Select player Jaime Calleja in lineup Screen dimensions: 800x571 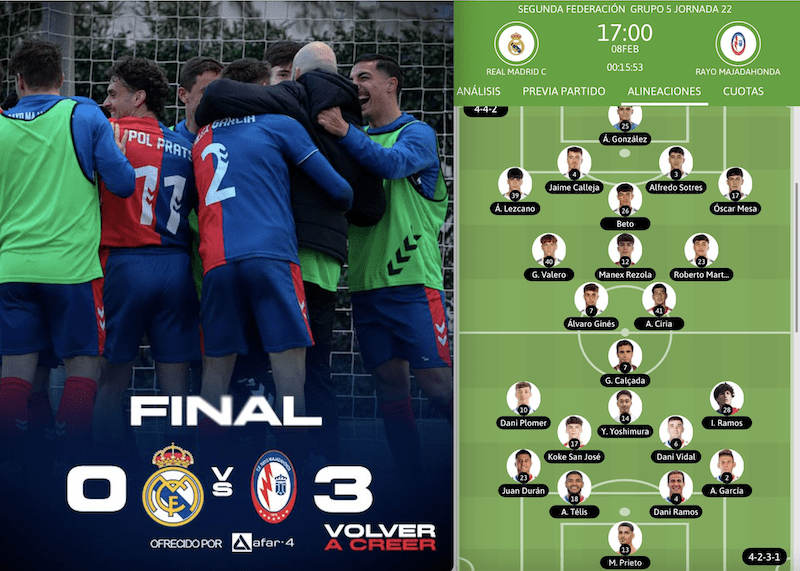[x=574, y=162]
